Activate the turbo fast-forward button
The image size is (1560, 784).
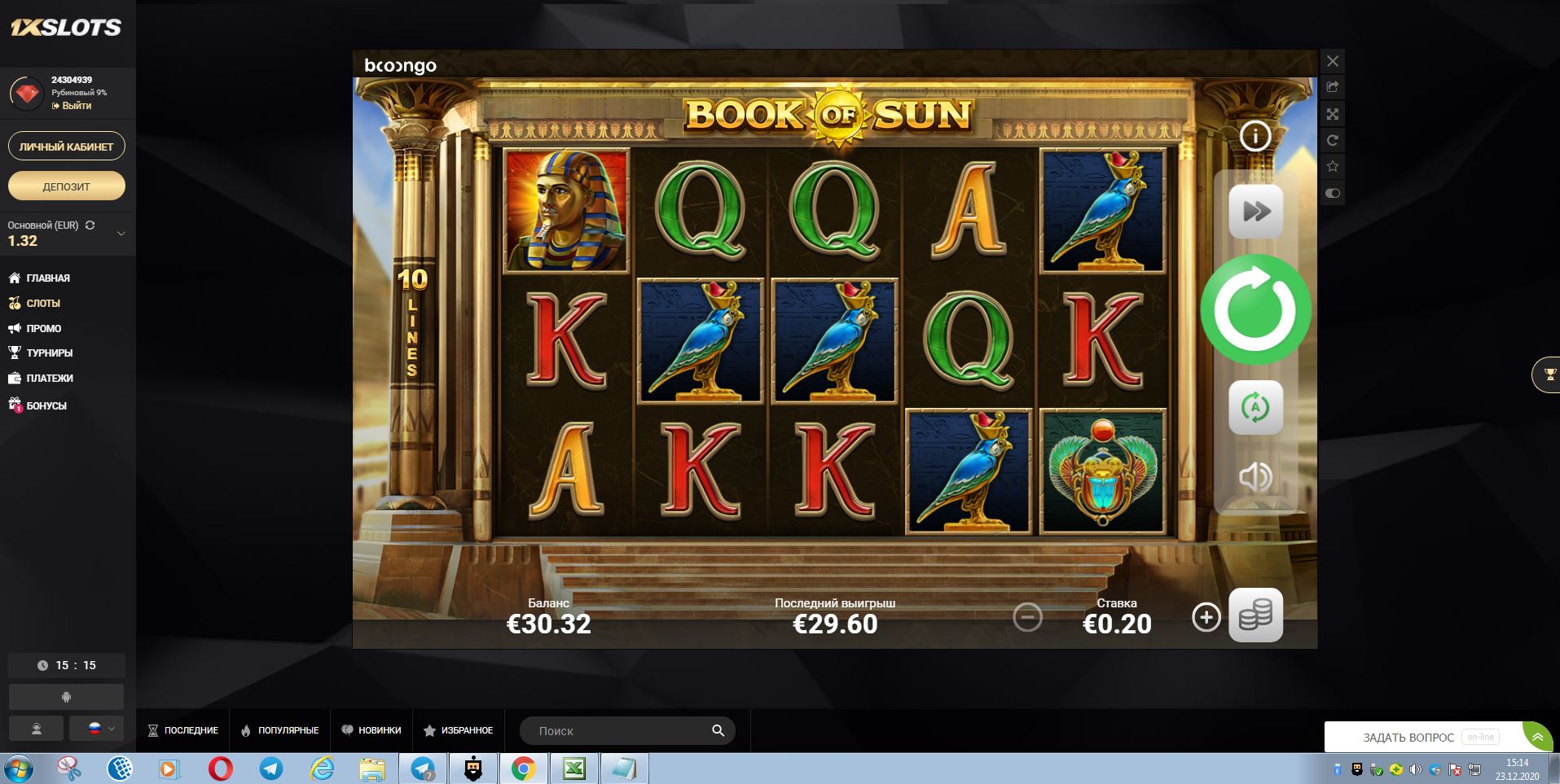pos(1255,212)
